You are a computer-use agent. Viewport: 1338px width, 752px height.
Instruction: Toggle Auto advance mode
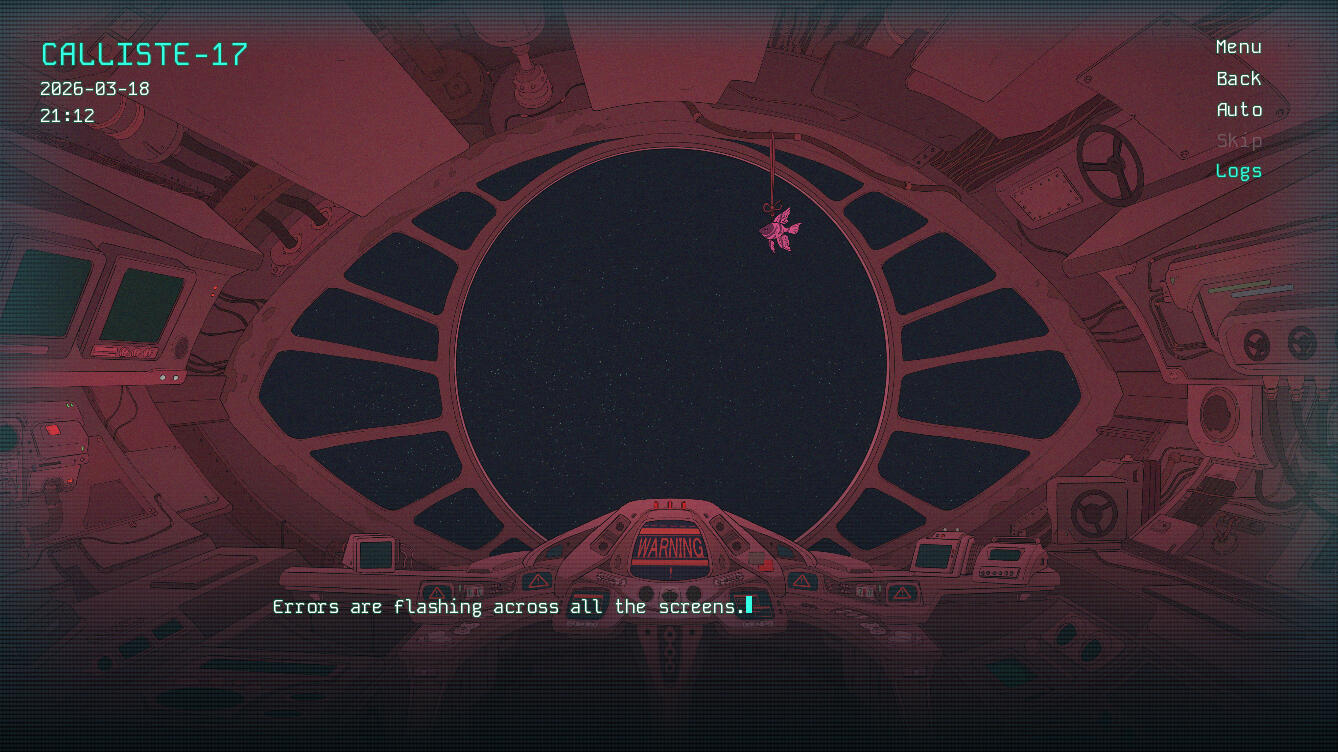(1238, 110)
